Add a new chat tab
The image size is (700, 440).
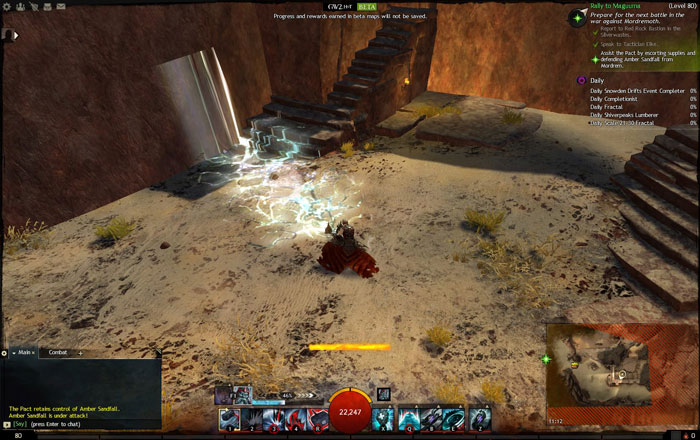80,352
